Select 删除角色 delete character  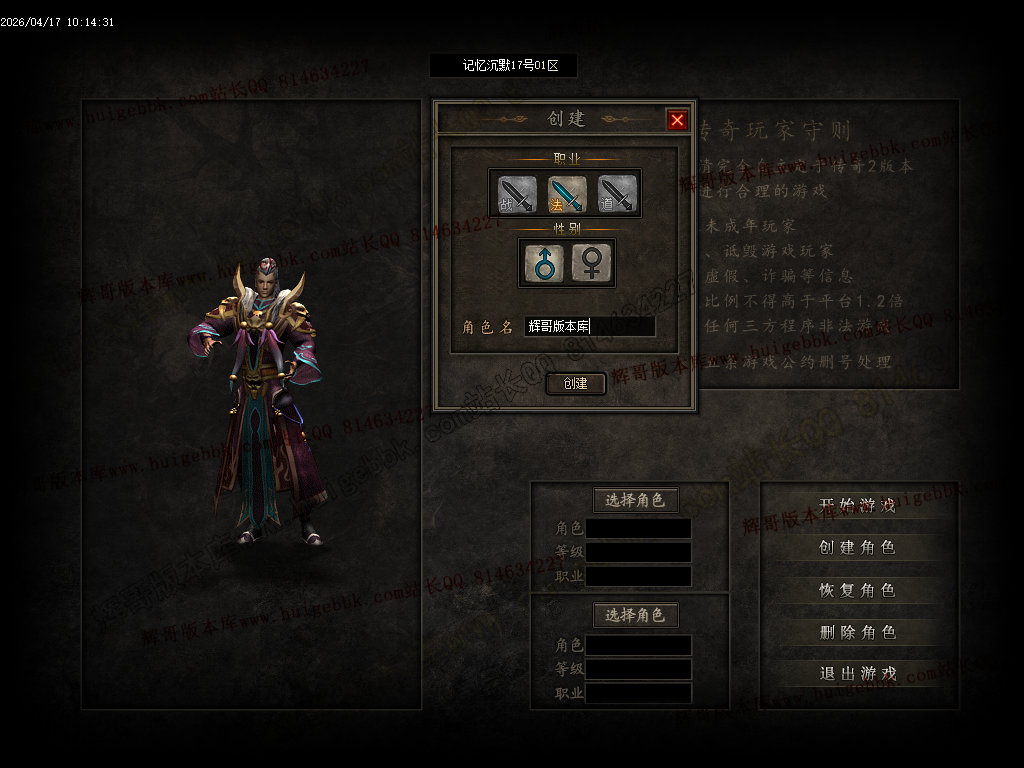[x=857, y=632]
